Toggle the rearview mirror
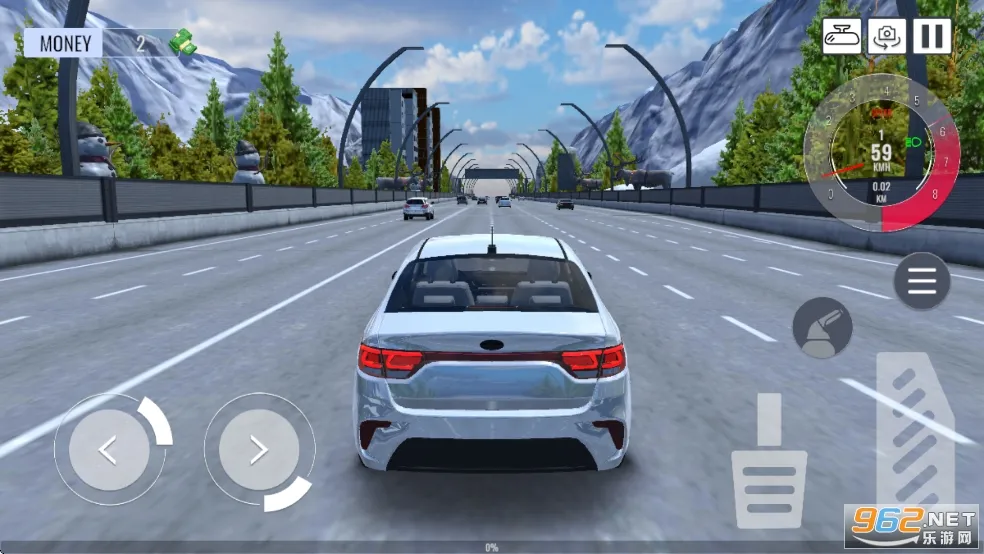984x554 pixels. pyautogui.click(x=841, y=37)
